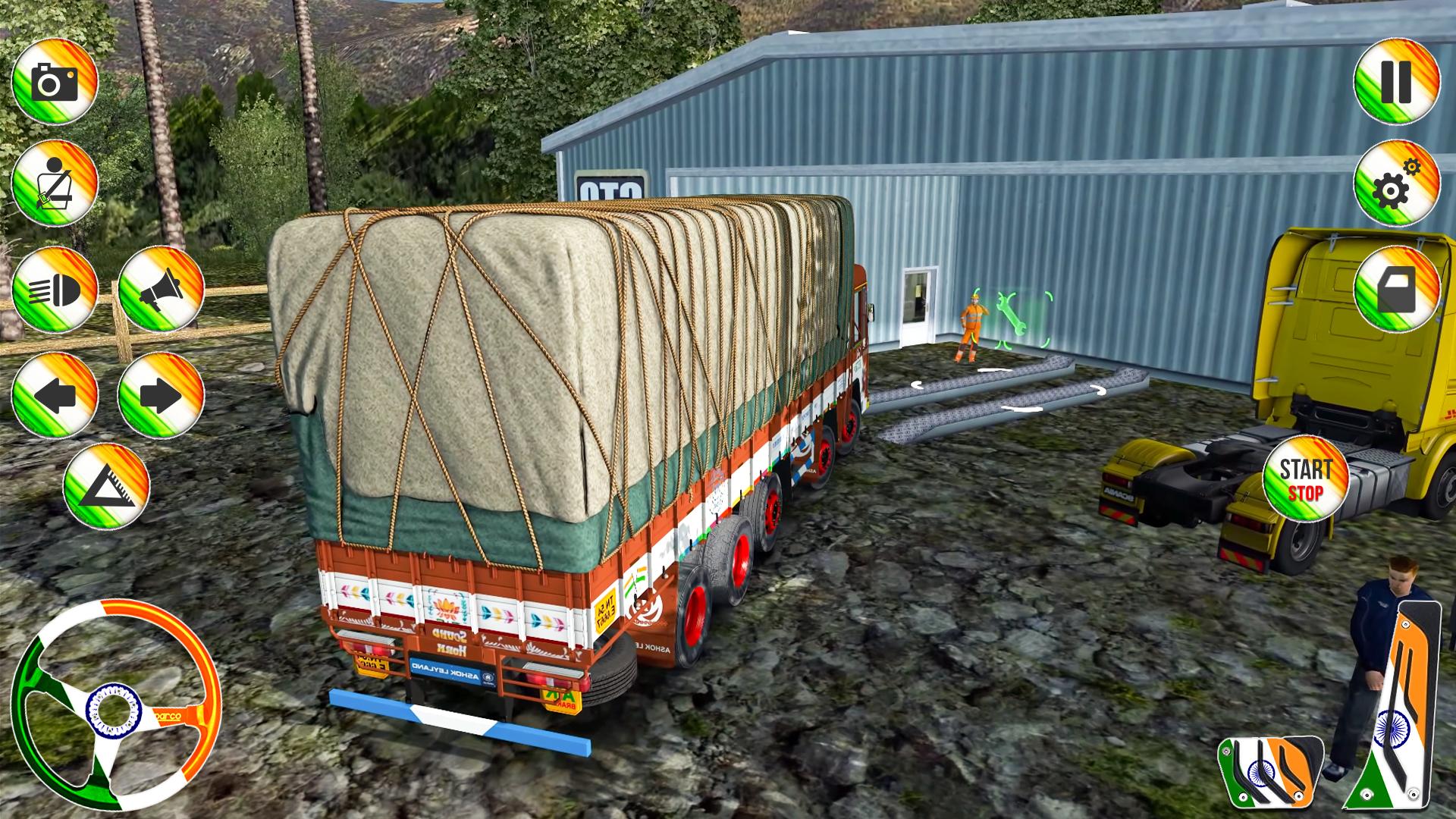Screen dimensions: 1456x819
Task: Pause the game
Action: 1396,80
